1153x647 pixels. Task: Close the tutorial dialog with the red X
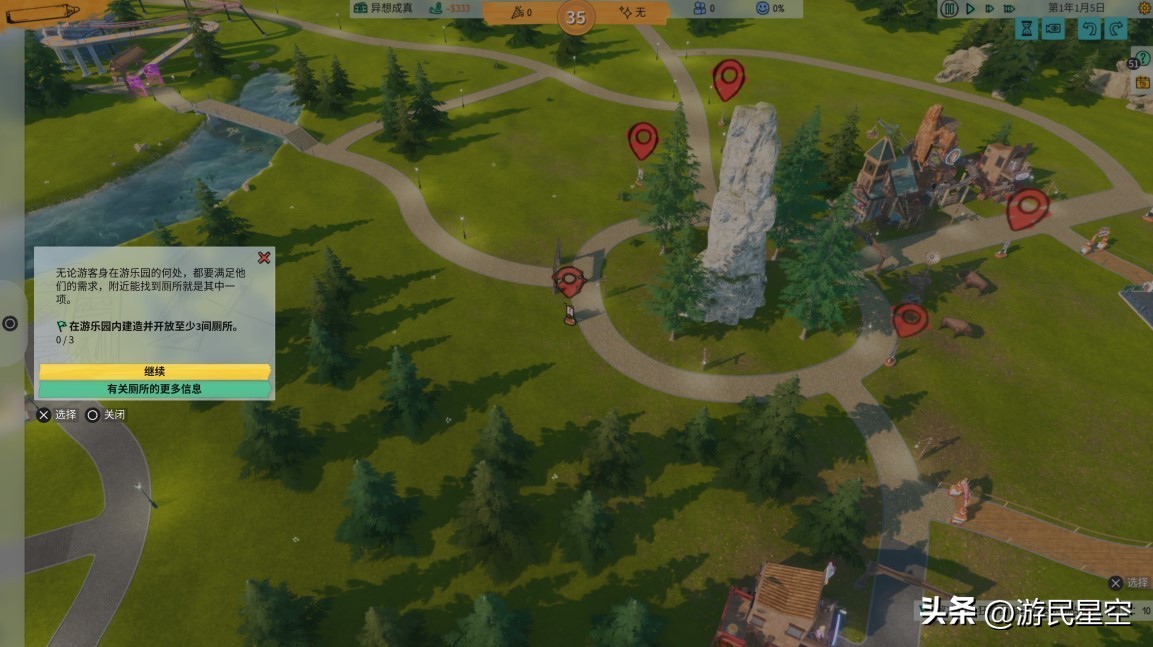point(264,258)
